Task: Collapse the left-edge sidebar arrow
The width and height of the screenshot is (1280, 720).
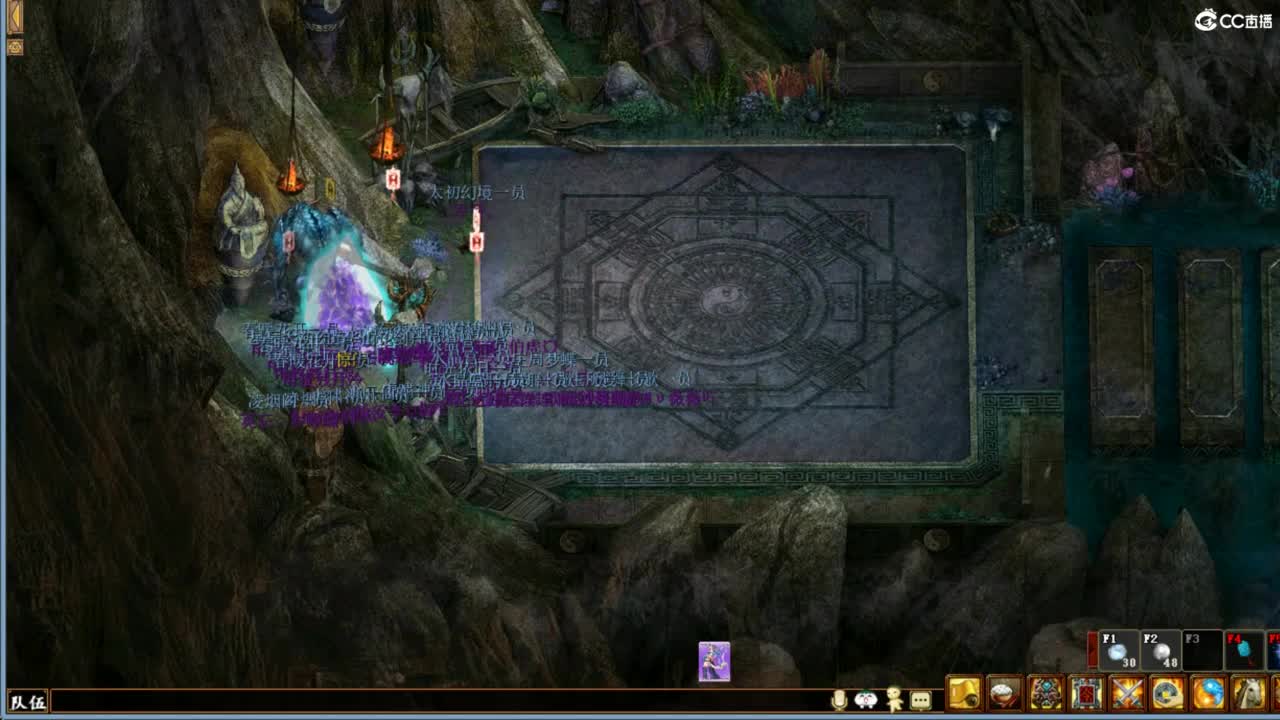Action: (x=14, y=45)
